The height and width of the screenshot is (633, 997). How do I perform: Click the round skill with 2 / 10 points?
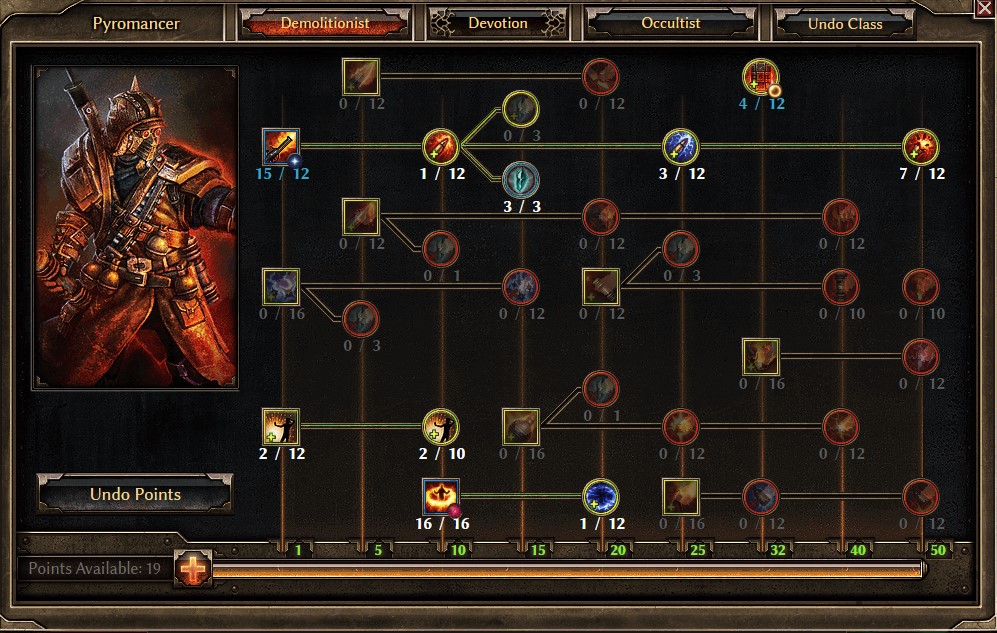(441, 427)
